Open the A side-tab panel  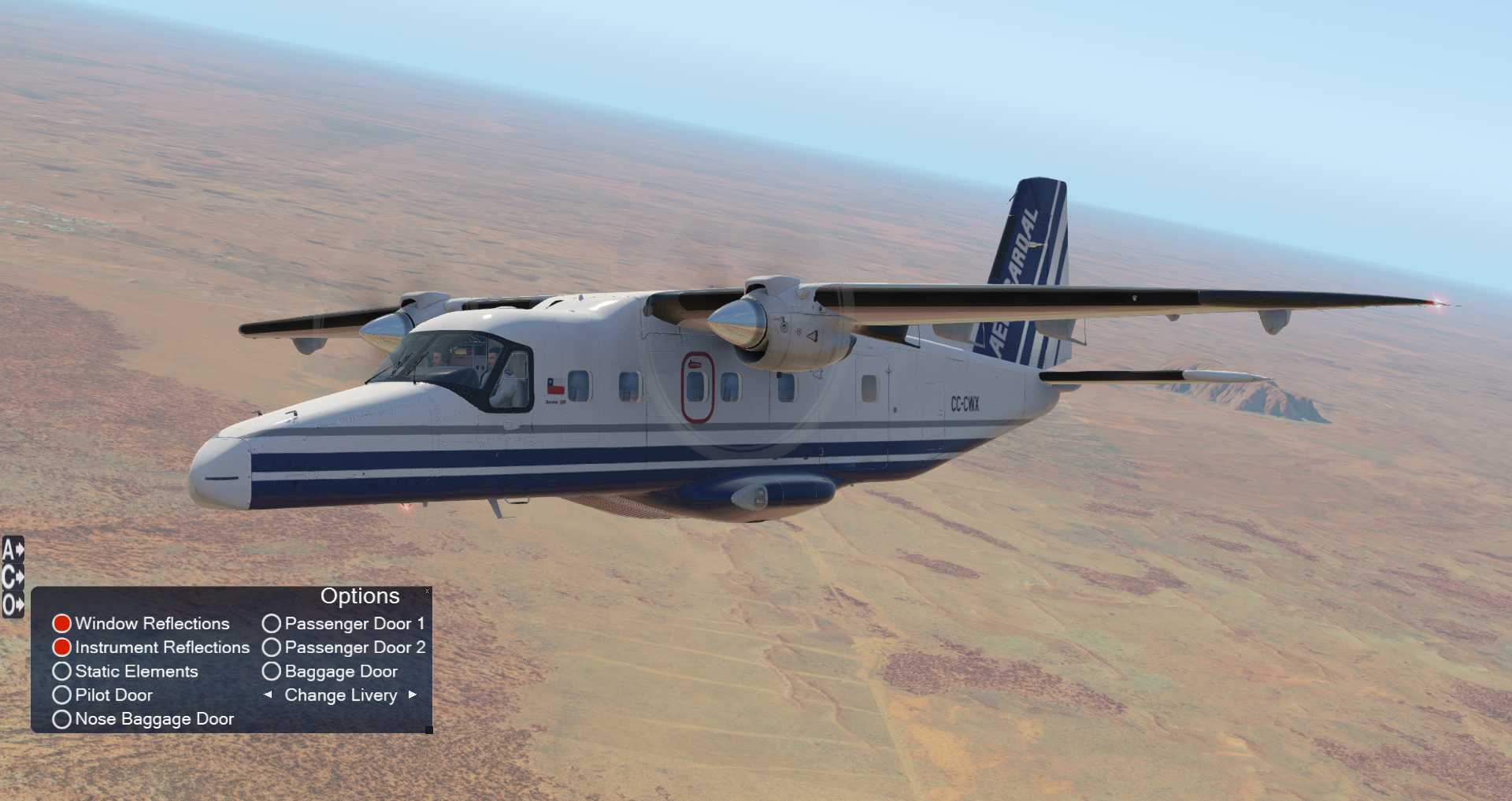13,550
